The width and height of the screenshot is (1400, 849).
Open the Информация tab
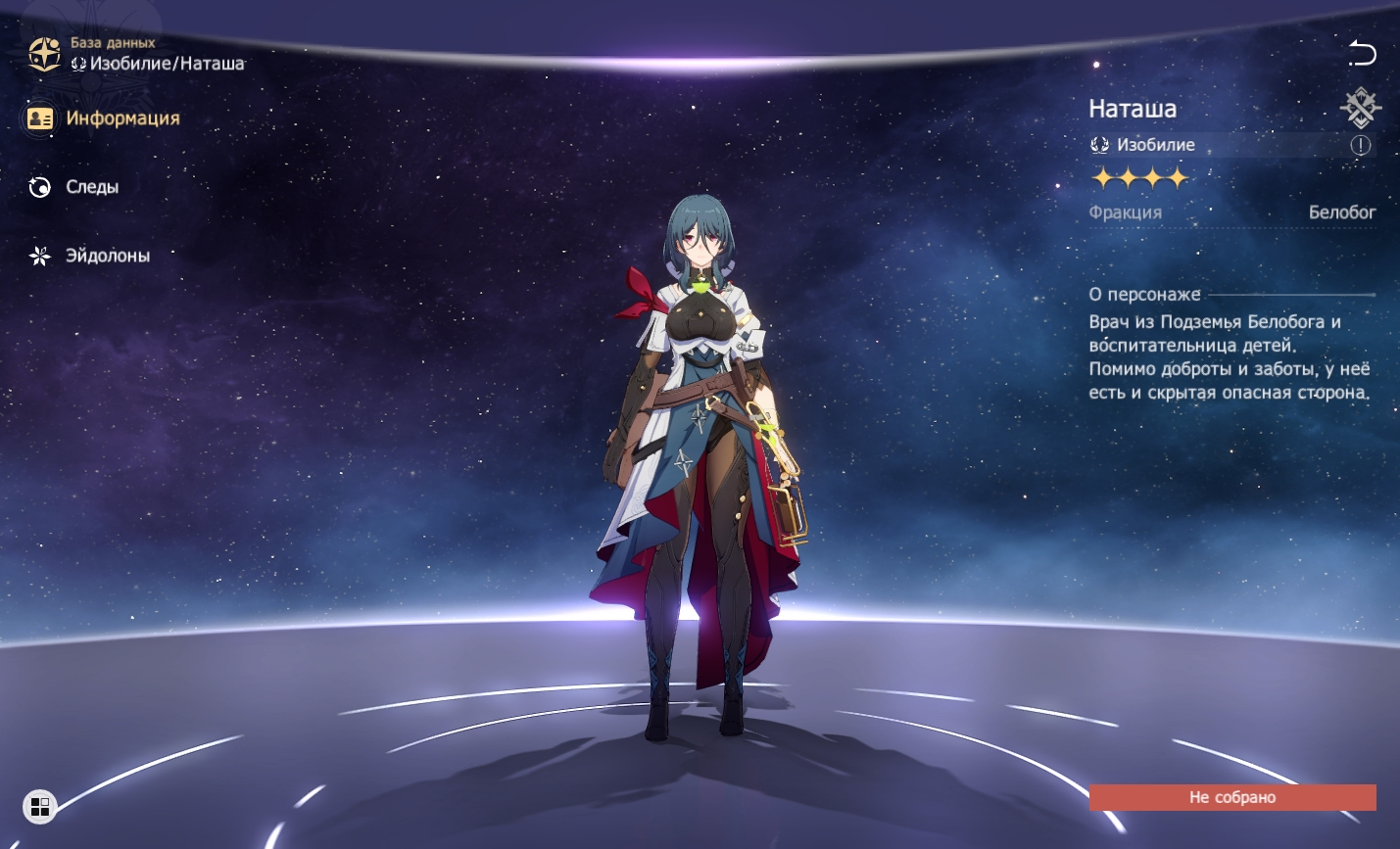104,118
